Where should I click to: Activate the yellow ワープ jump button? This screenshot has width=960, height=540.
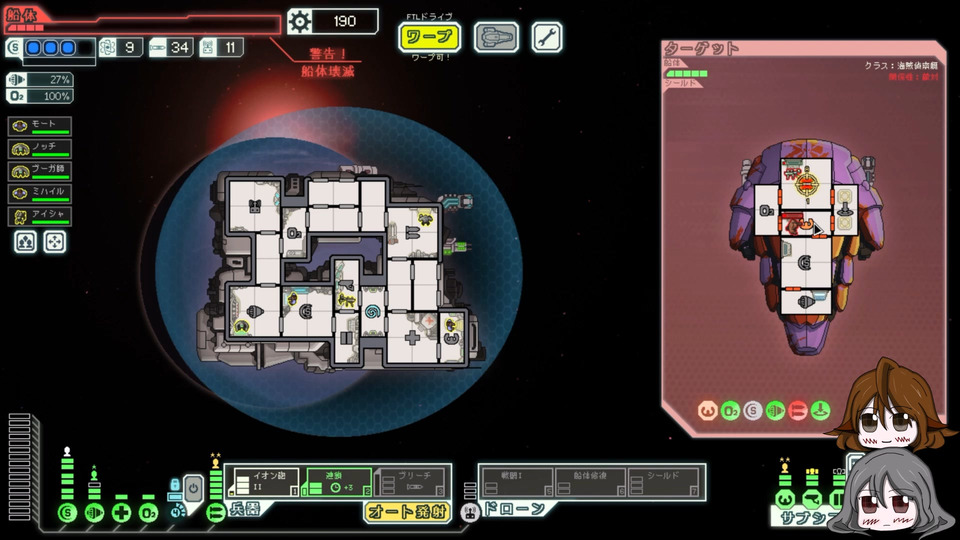point(430,38)
